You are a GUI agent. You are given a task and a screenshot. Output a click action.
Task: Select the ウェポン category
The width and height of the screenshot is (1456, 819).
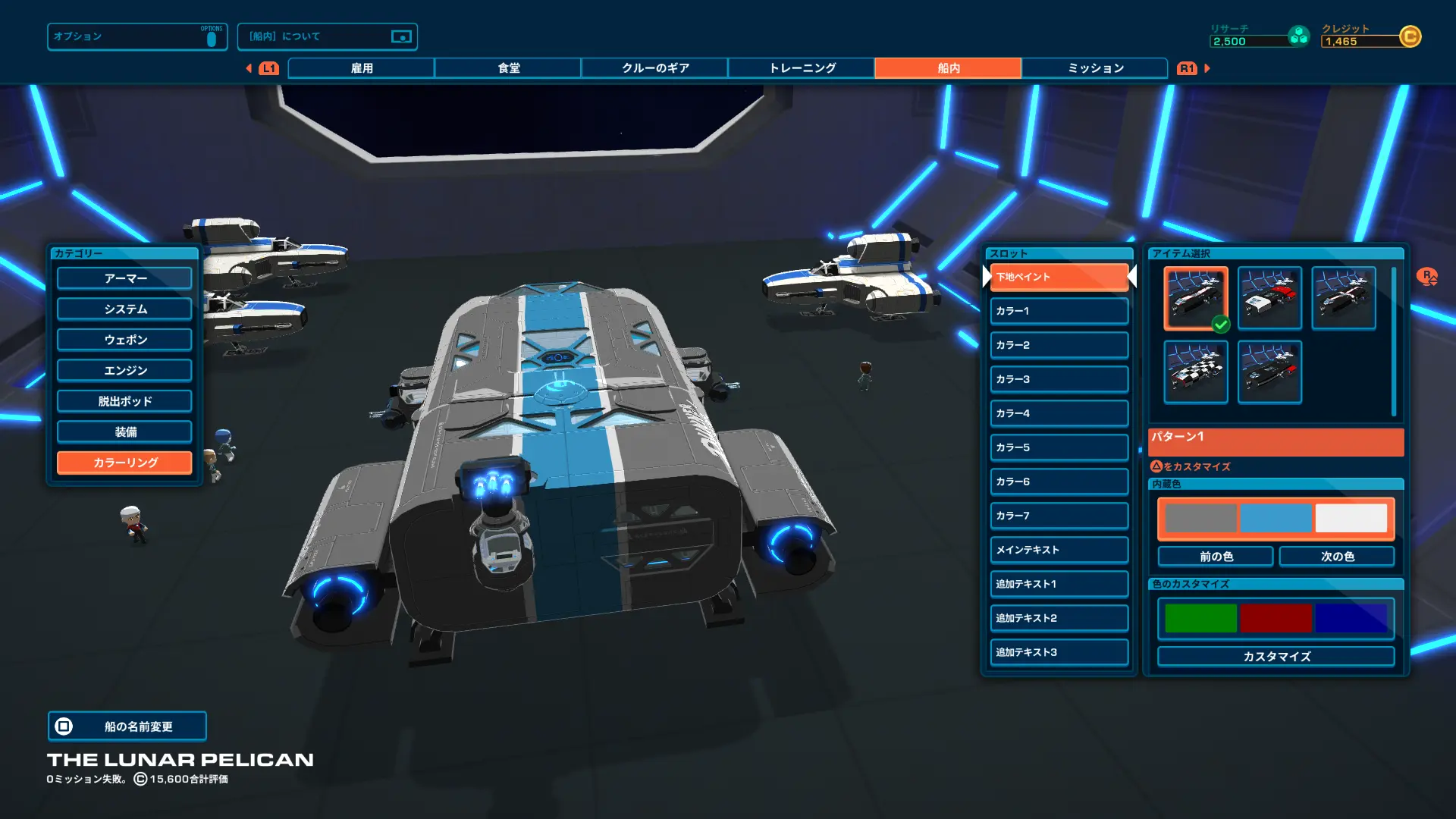124,339
